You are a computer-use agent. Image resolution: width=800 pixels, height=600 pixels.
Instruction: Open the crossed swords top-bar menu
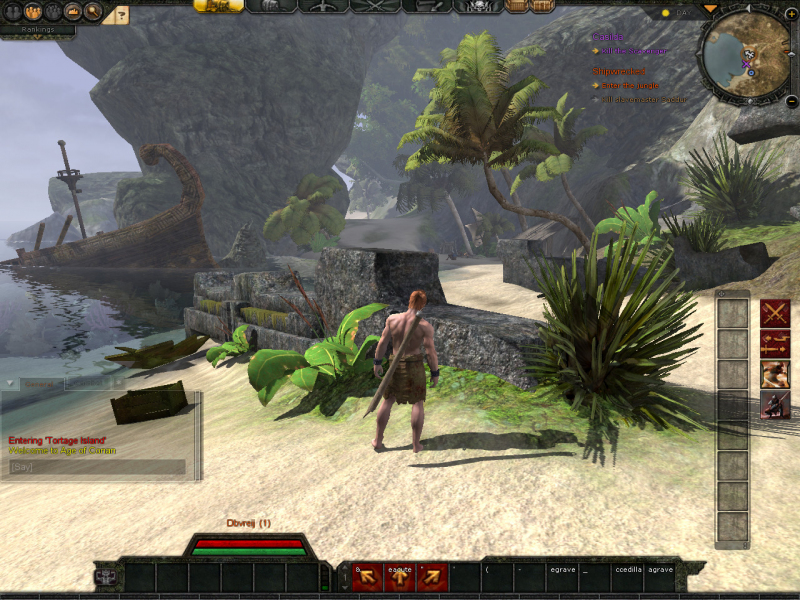(x=376, y=6)
